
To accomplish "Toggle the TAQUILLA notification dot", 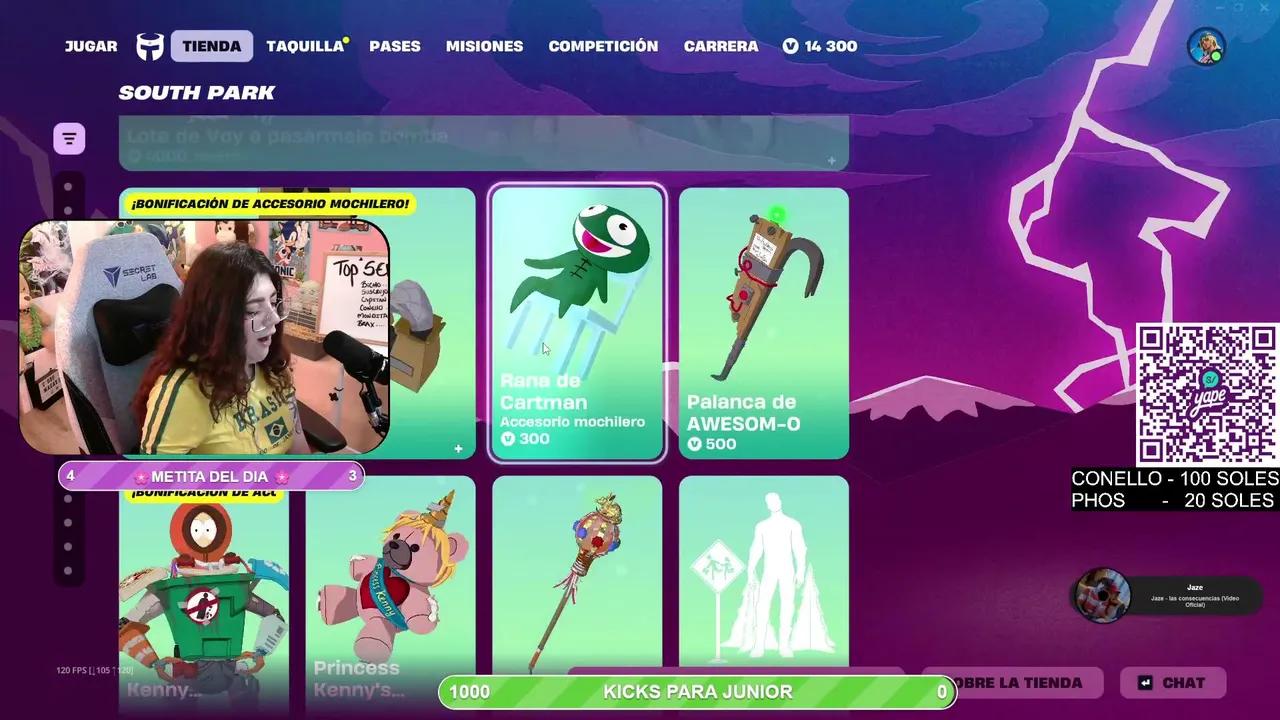I will coord(344,38).
